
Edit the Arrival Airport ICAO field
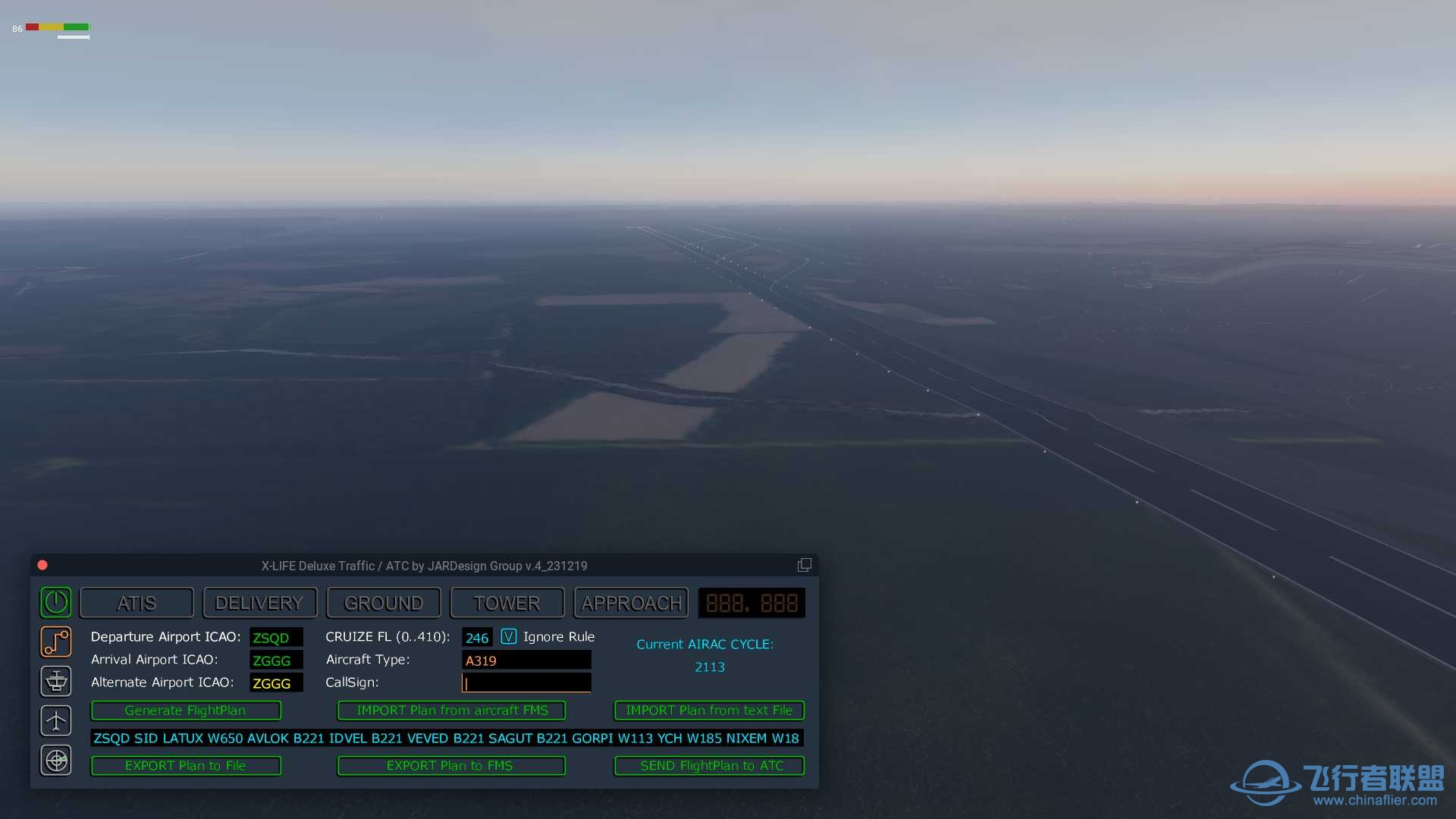pyautogui.click(x=276, y=661)
